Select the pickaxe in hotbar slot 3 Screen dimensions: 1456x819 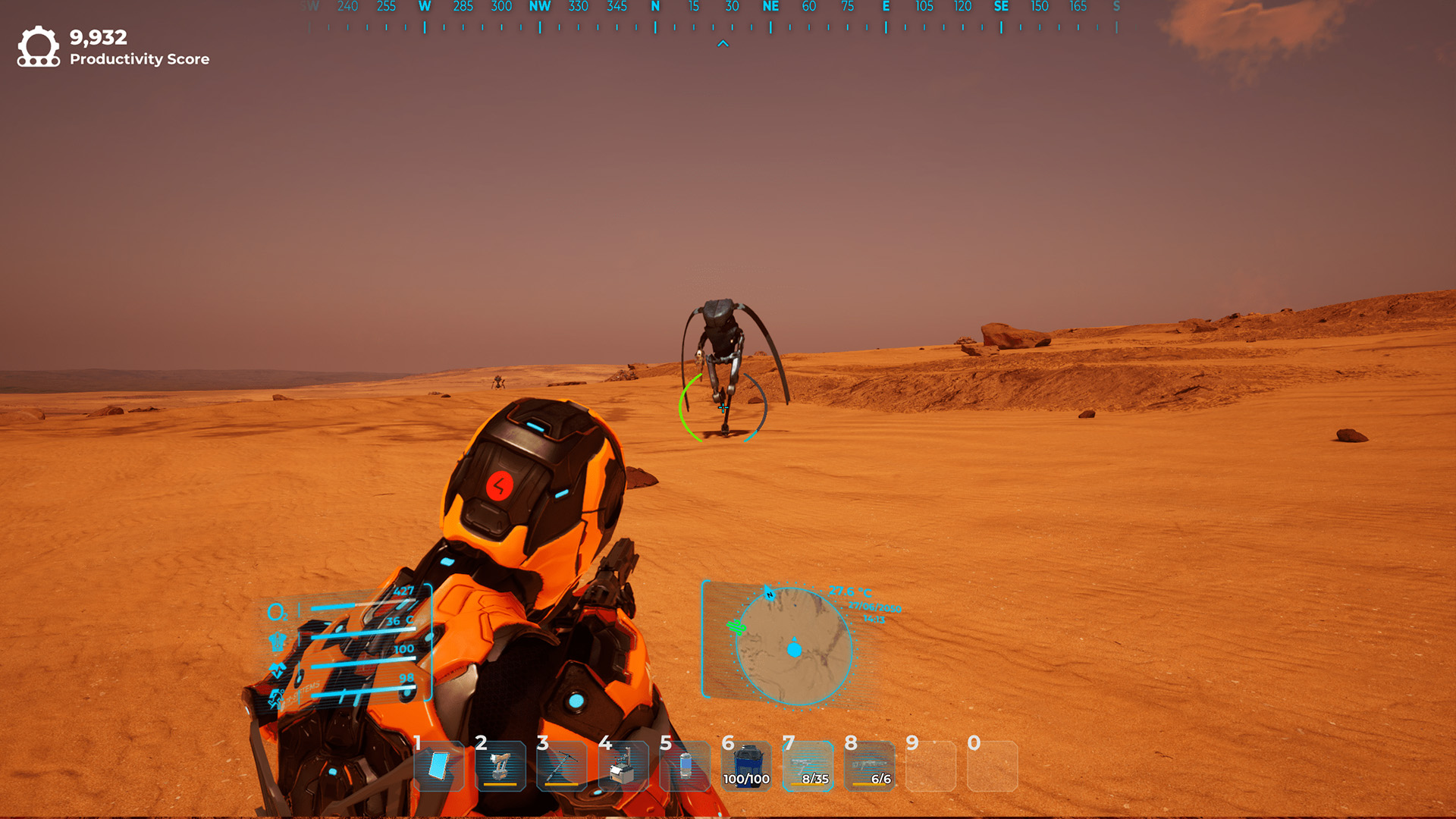pyautogui.click(x=561, y=767)
